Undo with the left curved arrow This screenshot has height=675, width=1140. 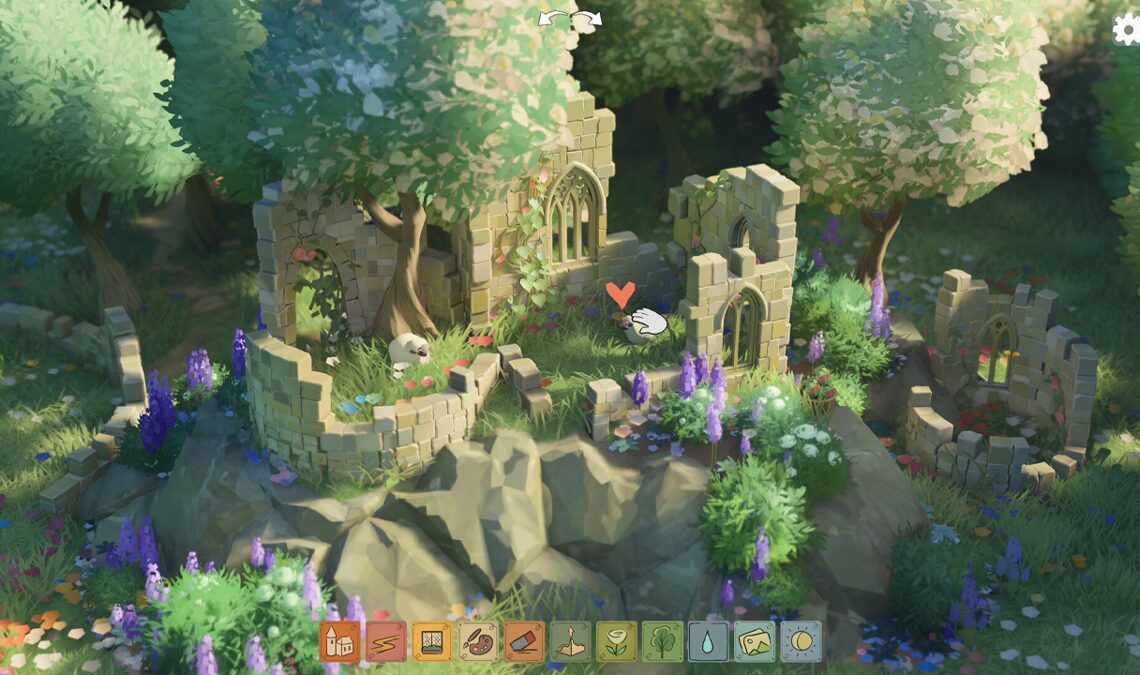click(551, 18)
